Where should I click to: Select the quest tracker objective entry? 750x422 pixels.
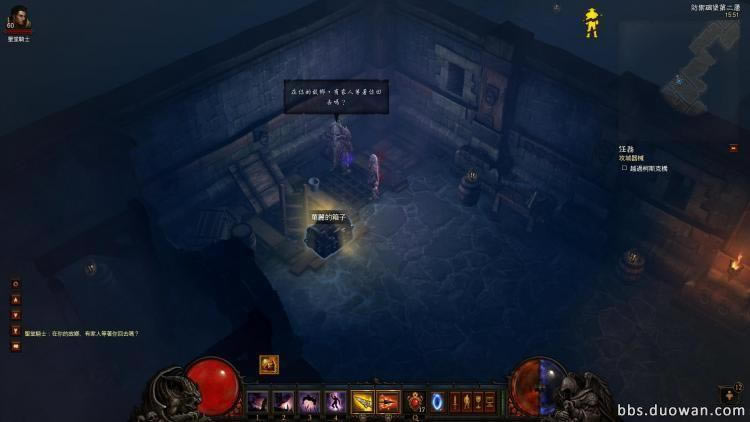[648, 168]
